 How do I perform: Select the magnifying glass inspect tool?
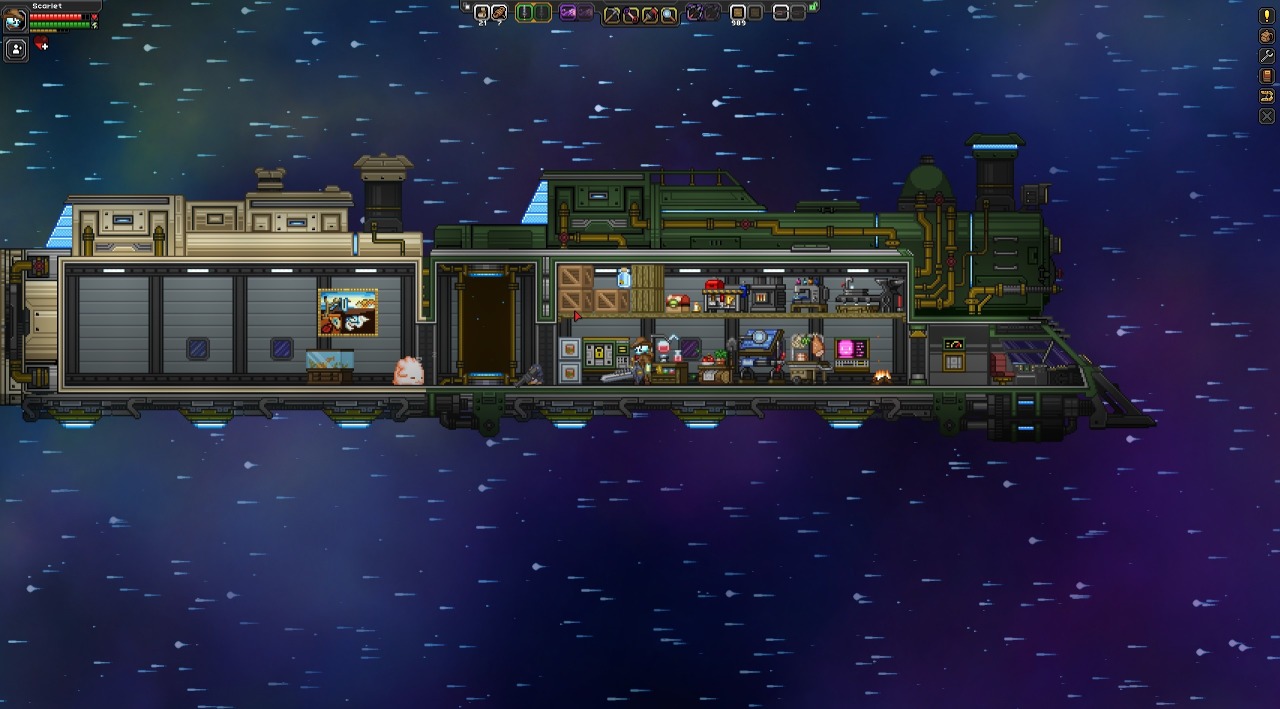(668, 14)
